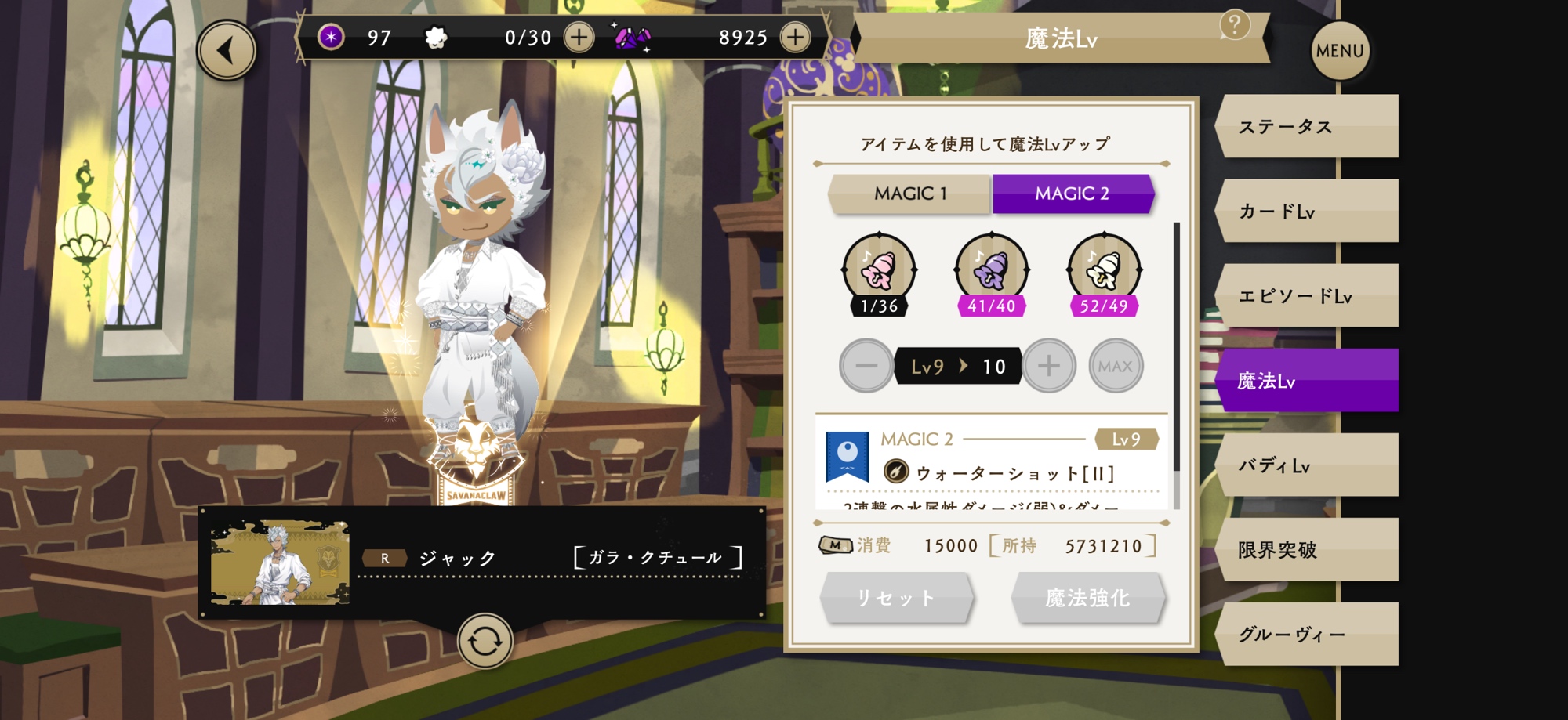The width and height of the screenshot is (1568, 720).
Task: Go back with the arrow button
Action: tap(227, 51)
